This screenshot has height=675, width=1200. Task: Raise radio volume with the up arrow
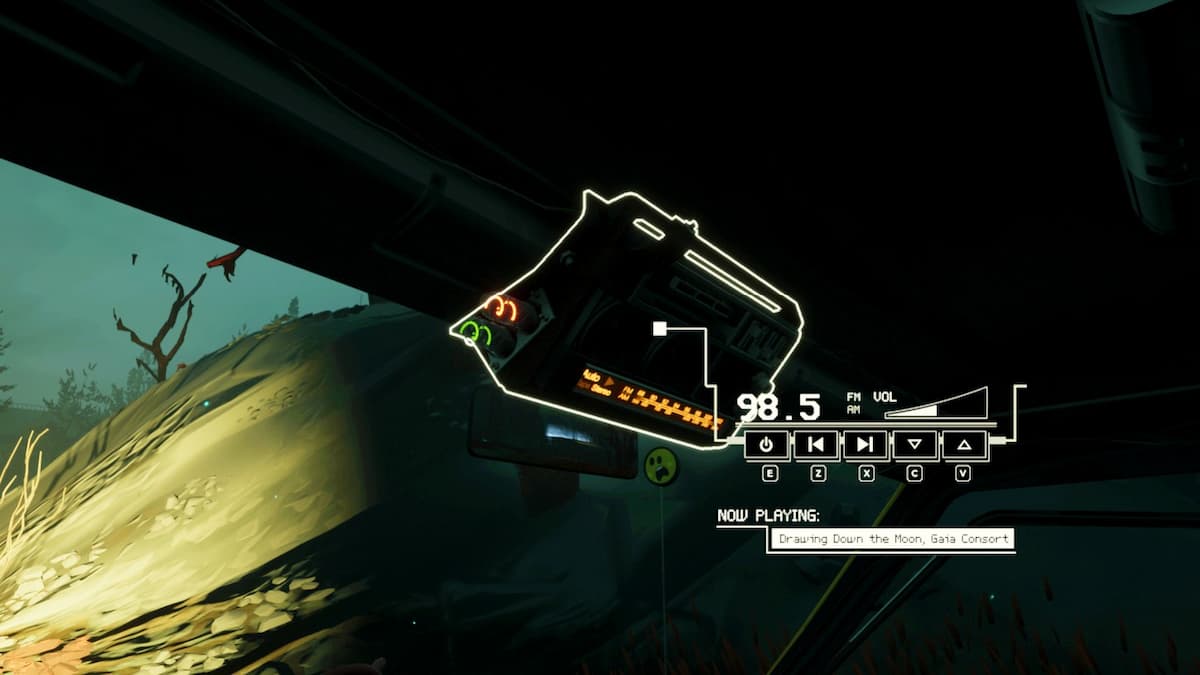coord(963,444)
